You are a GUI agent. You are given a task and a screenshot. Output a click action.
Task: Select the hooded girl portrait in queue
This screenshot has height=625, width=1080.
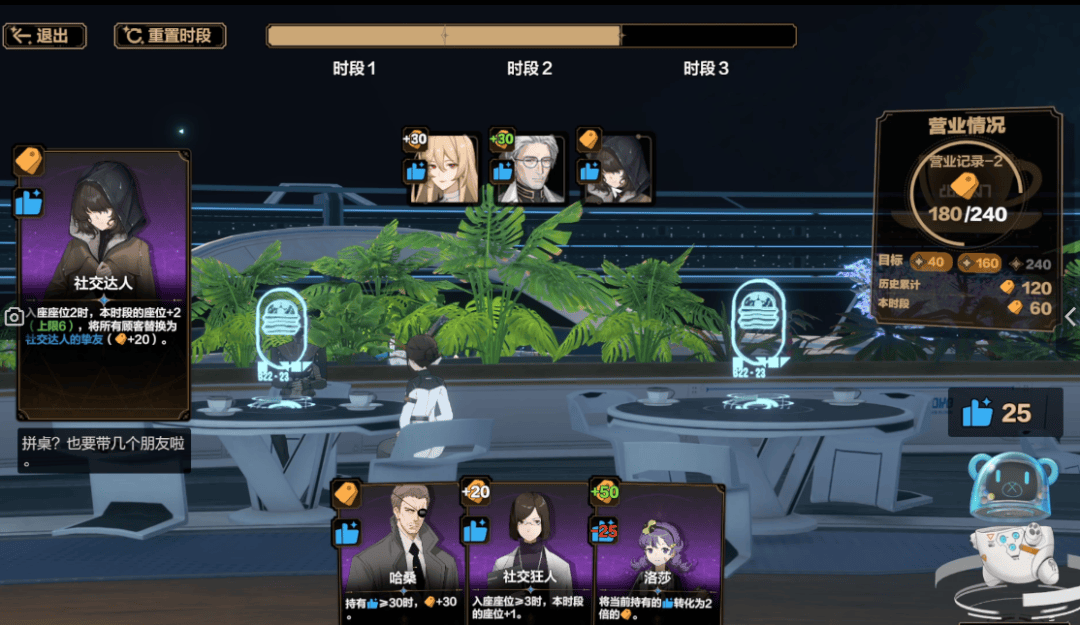coord(616,168)
